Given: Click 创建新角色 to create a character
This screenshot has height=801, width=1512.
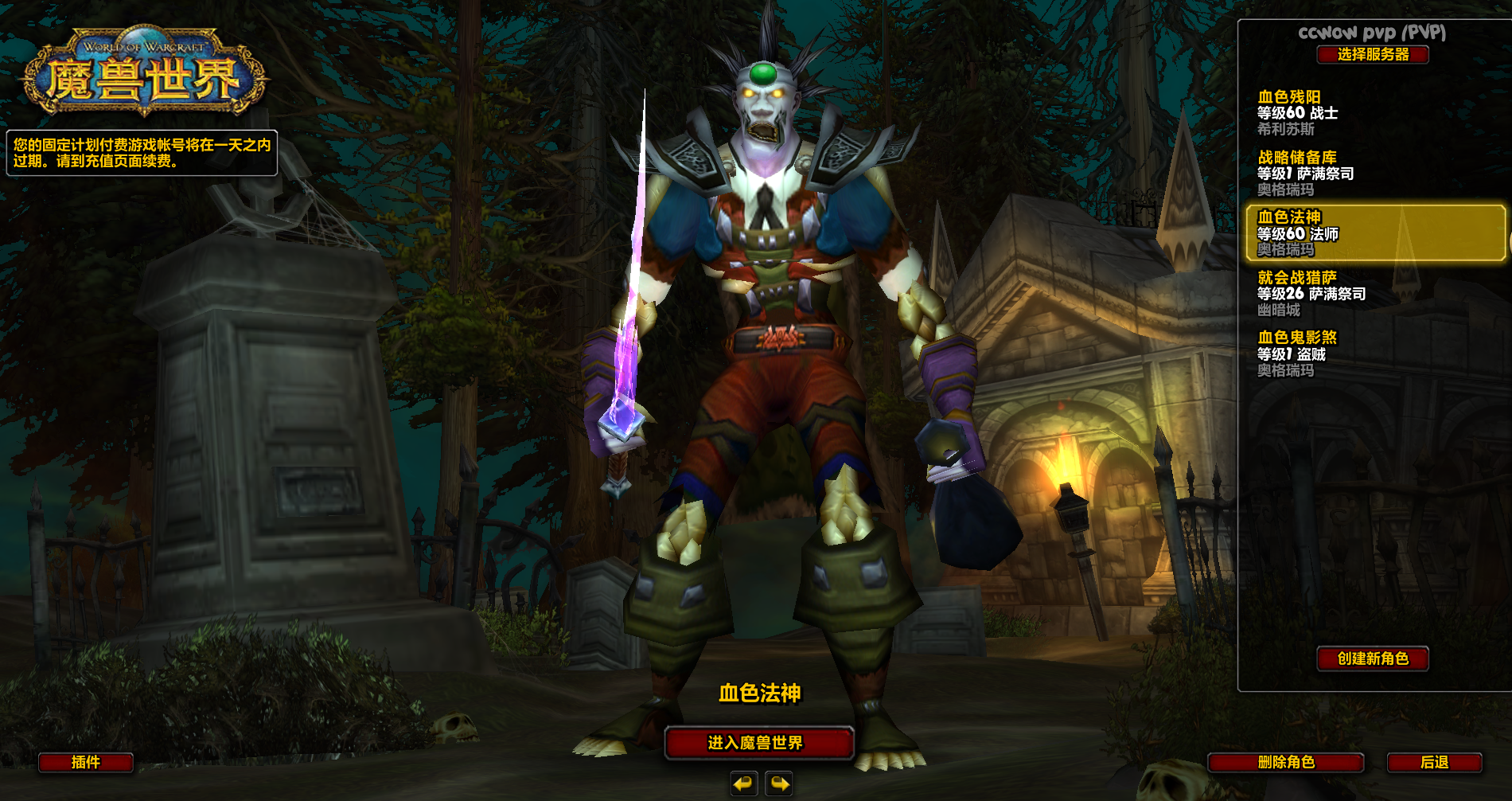Looking at the screenshot, I should (1373, 658).
